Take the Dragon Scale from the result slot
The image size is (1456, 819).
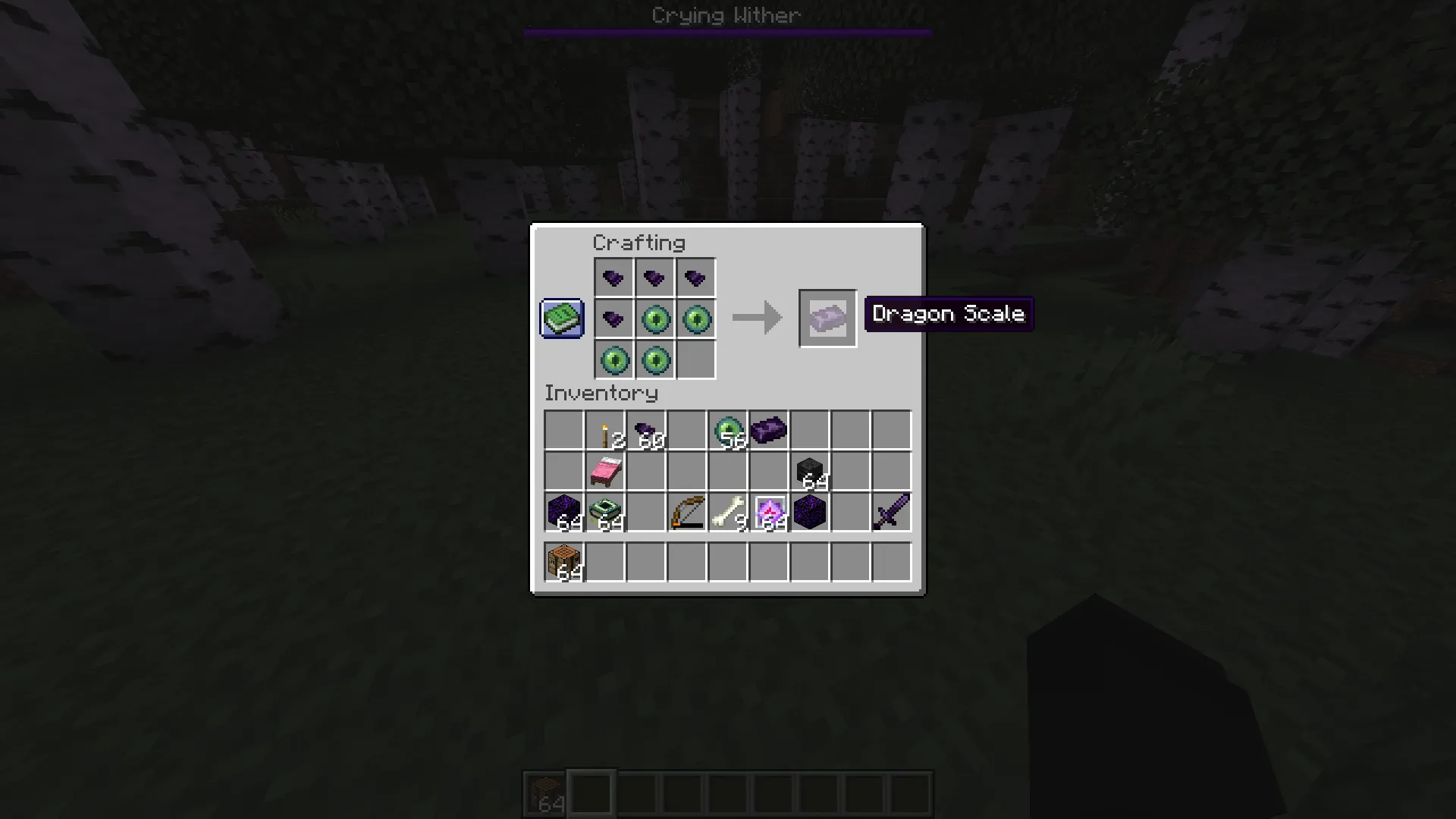click(x=828, y=317)
